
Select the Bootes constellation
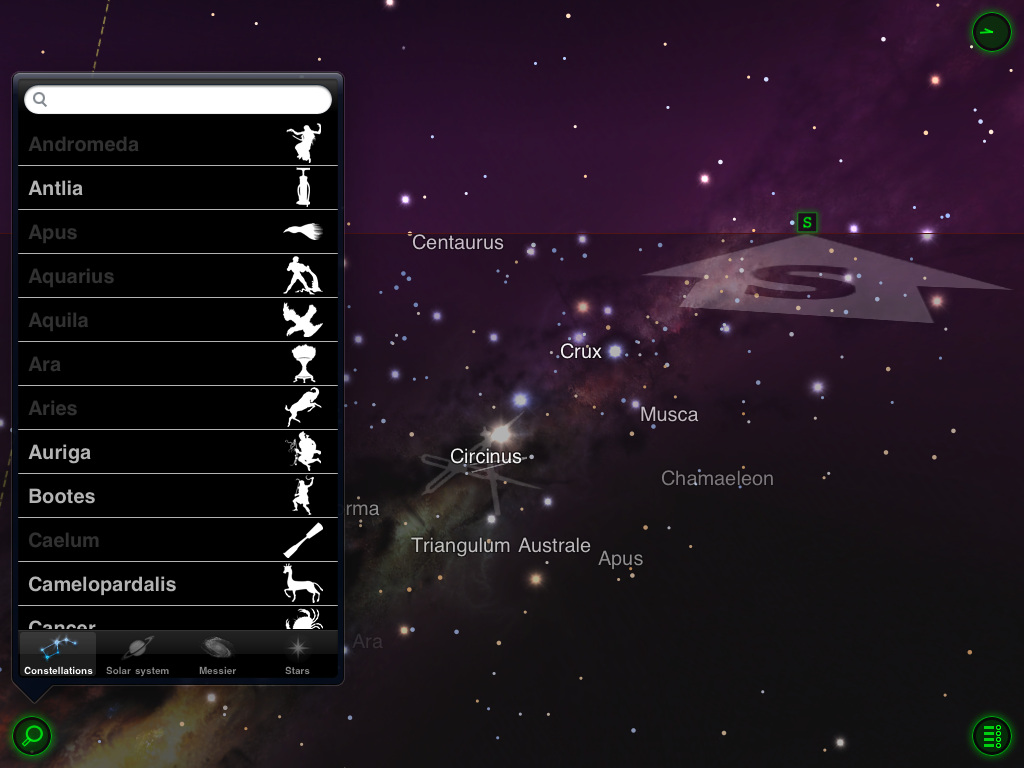tap(178, 496)
